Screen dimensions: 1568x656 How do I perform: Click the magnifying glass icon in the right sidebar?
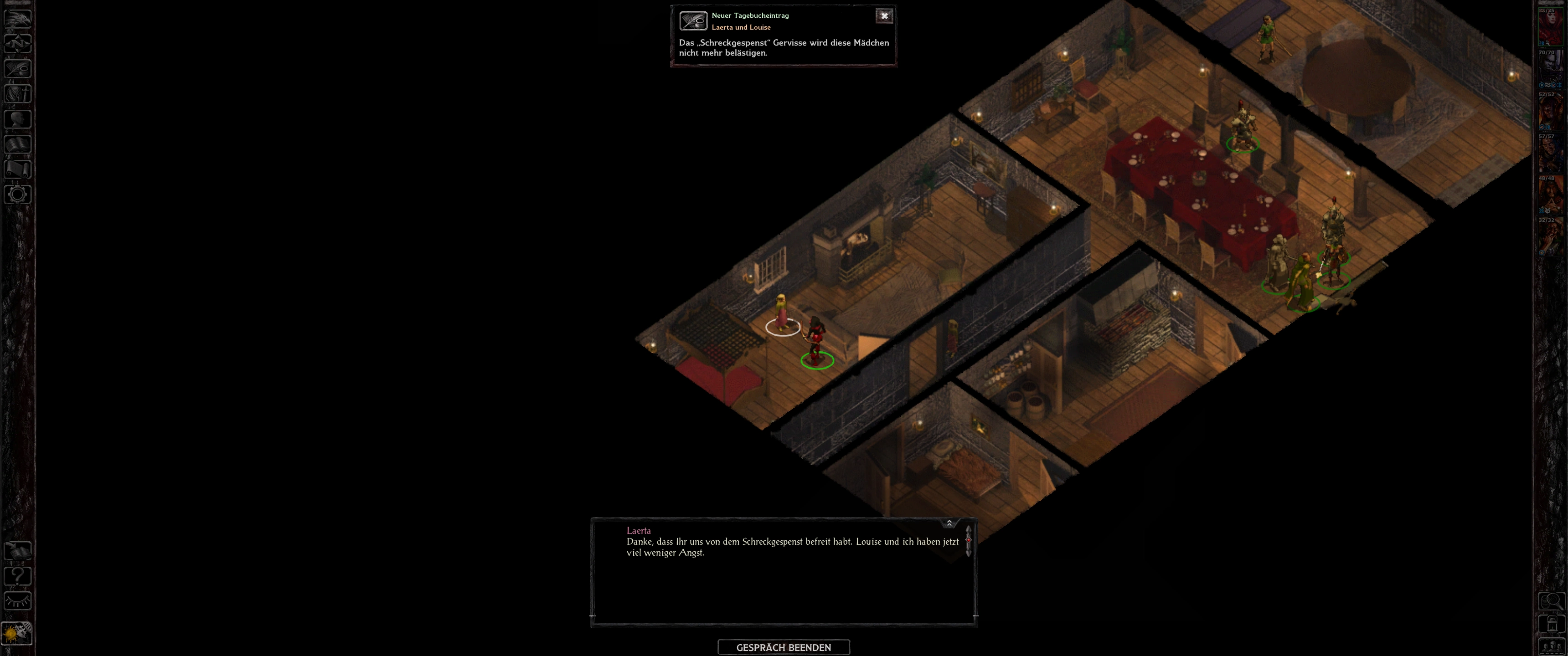(x=1551, y=601)
